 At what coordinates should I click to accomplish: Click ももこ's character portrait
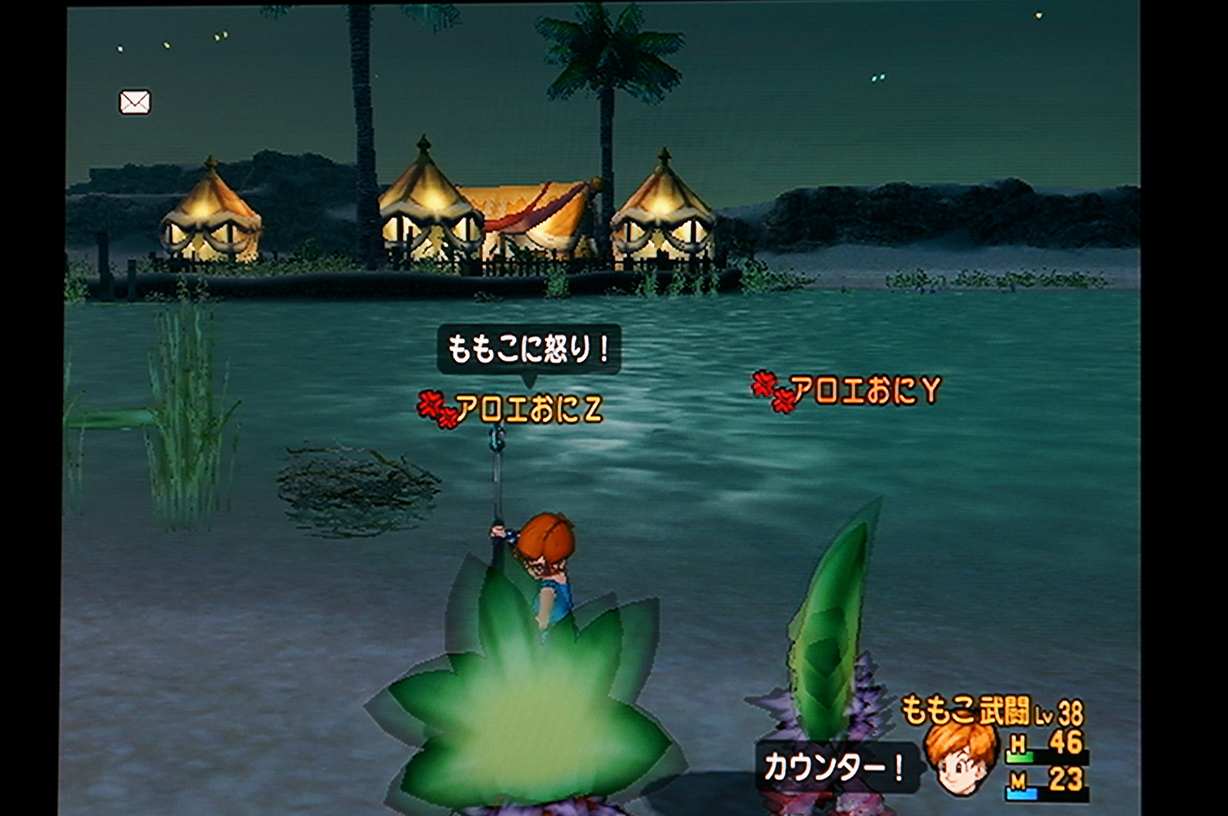coord(961,758)
